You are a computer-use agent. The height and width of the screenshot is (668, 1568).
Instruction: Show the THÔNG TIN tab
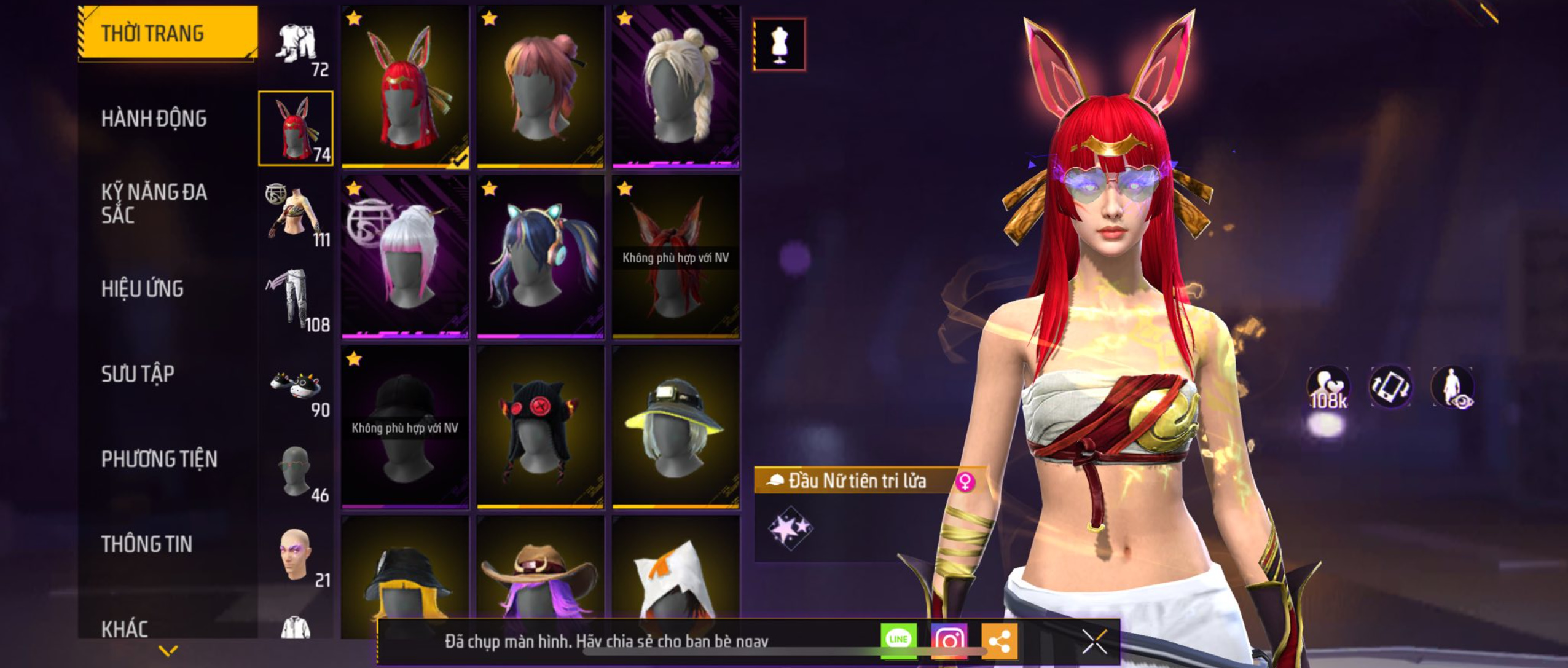[x=147, y=544]
